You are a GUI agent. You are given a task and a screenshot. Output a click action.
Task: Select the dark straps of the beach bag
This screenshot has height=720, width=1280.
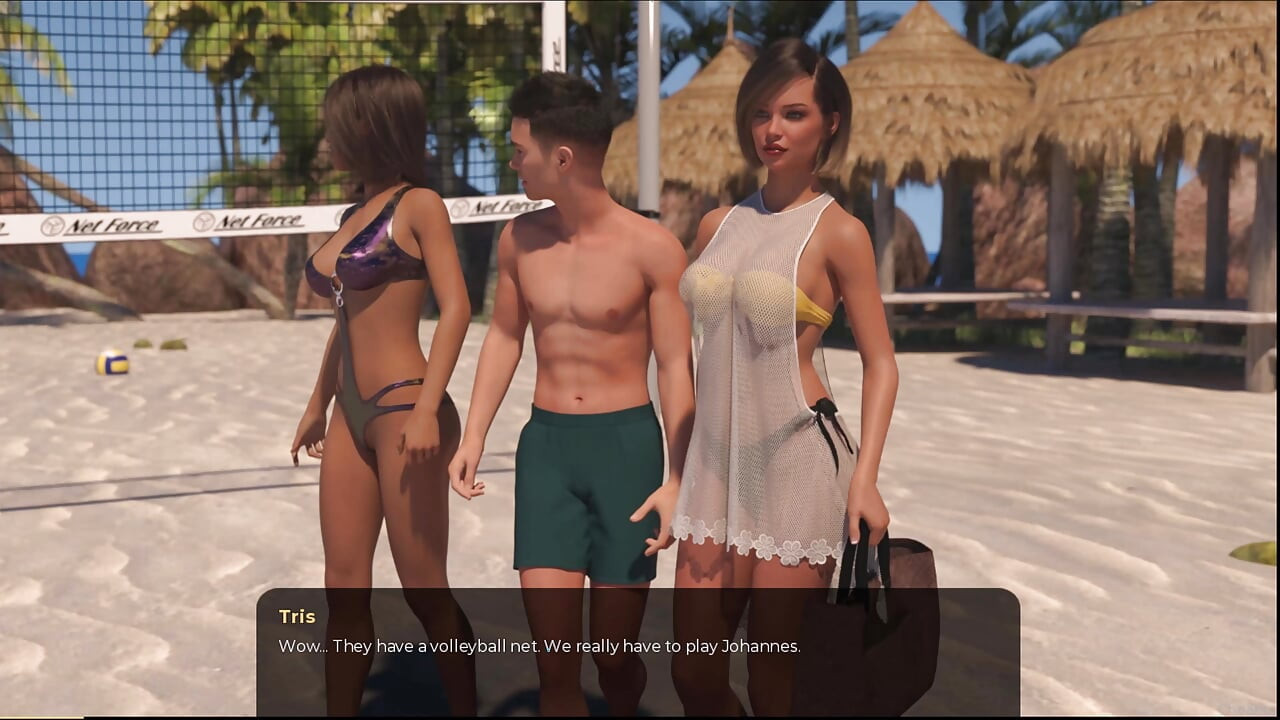coord(855,555)
